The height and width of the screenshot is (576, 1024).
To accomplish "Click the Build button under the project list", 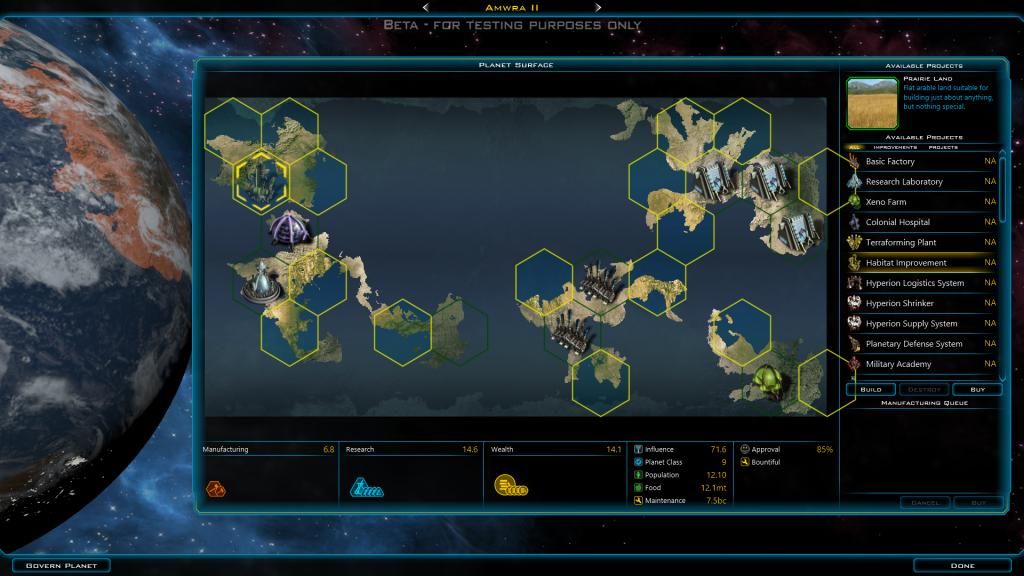I will (x=871, y=389).
